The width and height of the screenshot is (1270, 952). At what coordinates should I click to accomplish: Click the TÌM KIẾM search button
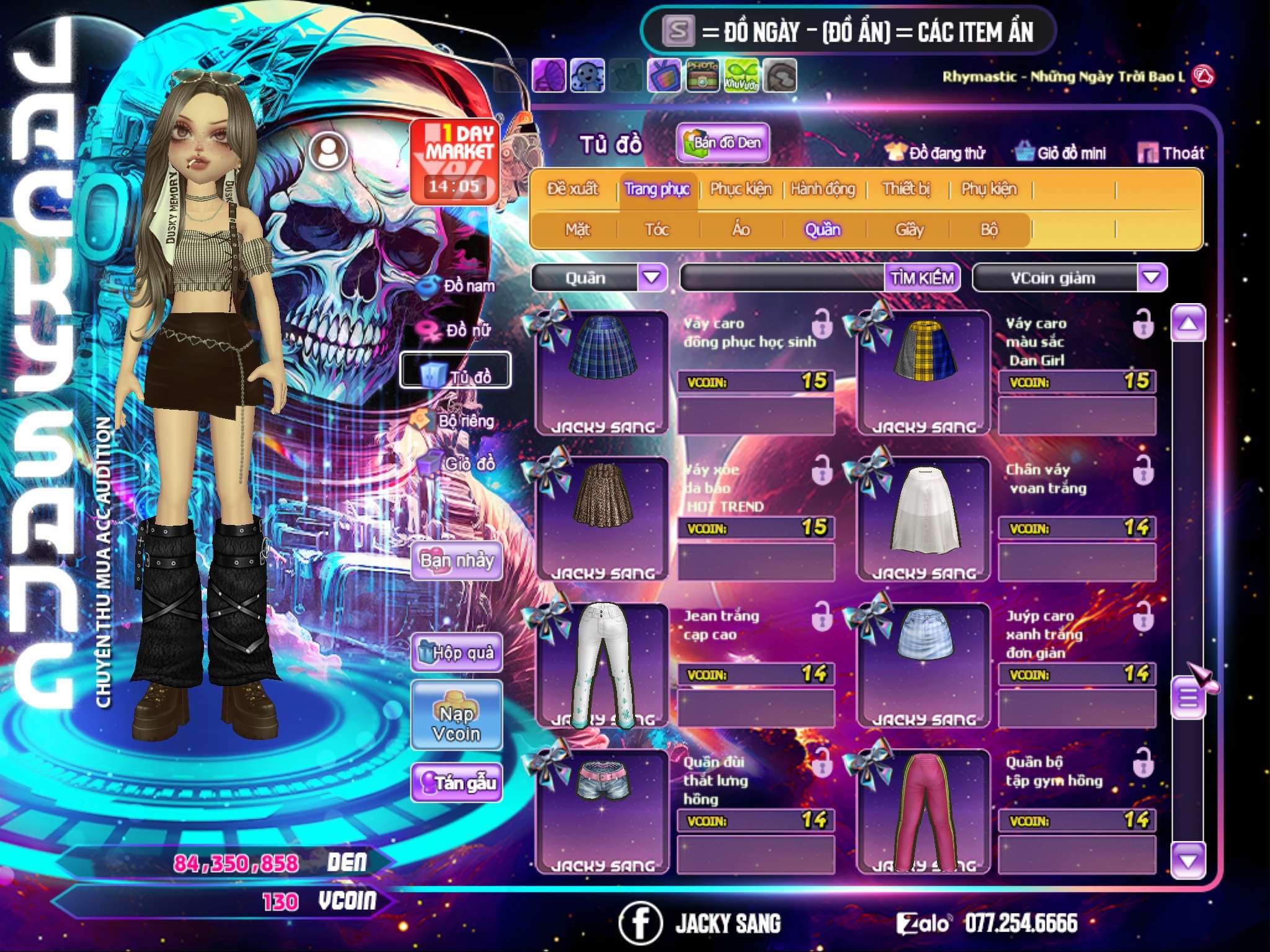(x=921, y=278)
